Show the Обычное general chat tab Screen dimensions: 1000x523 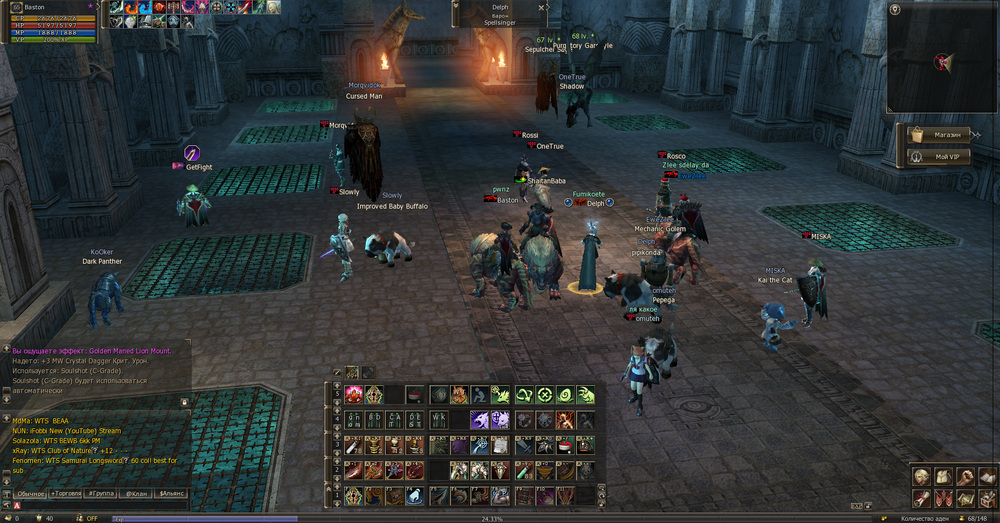click(31, 493)
